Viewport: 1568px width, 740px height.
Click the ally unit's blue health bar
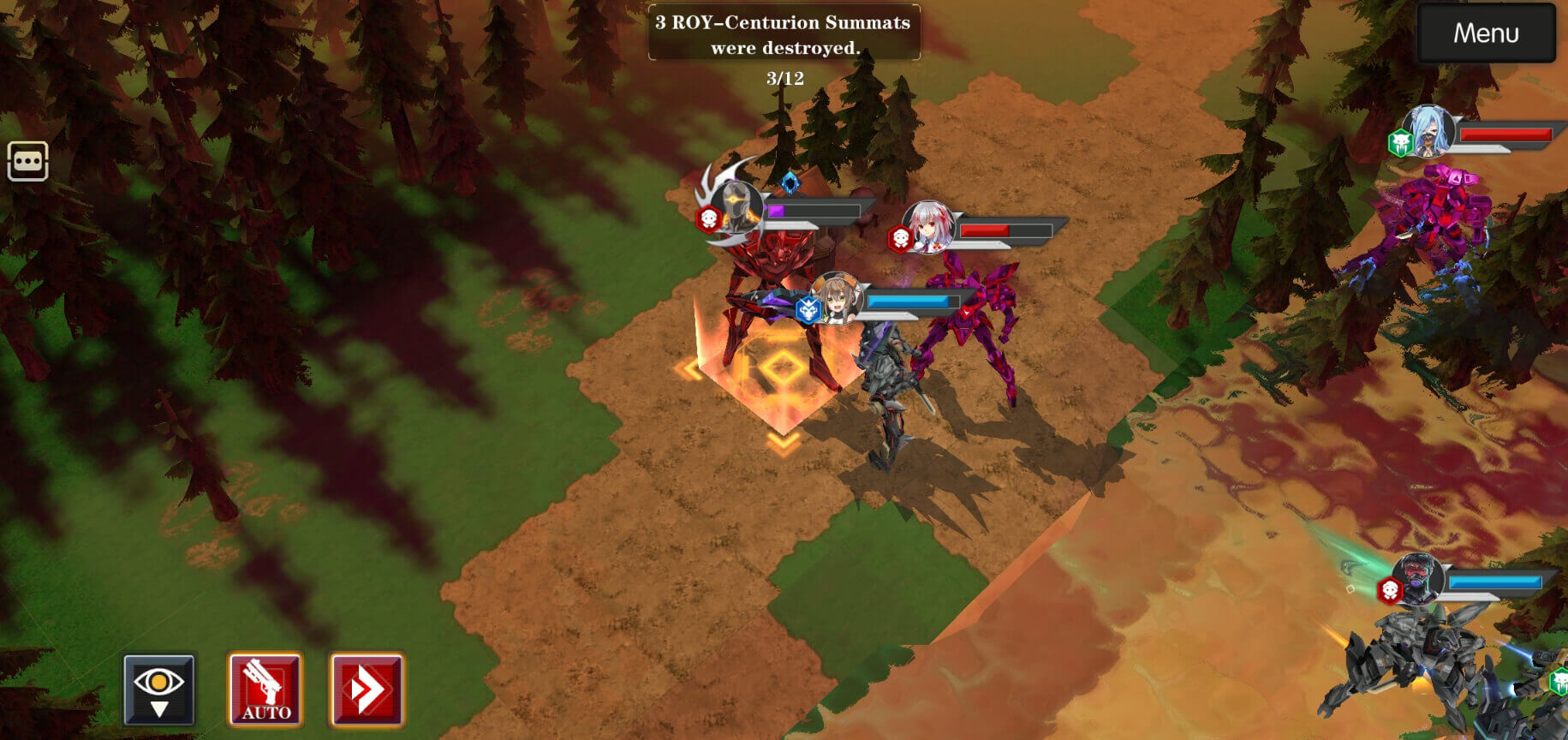click(909, 301)
